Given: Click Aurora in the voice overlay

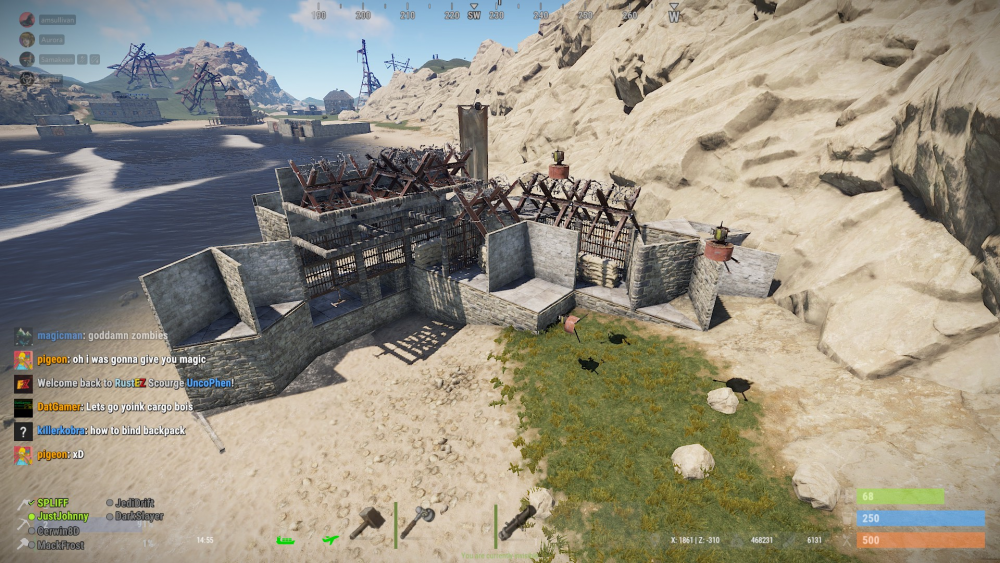Looking at the screenshot, I should coord(50,39).
